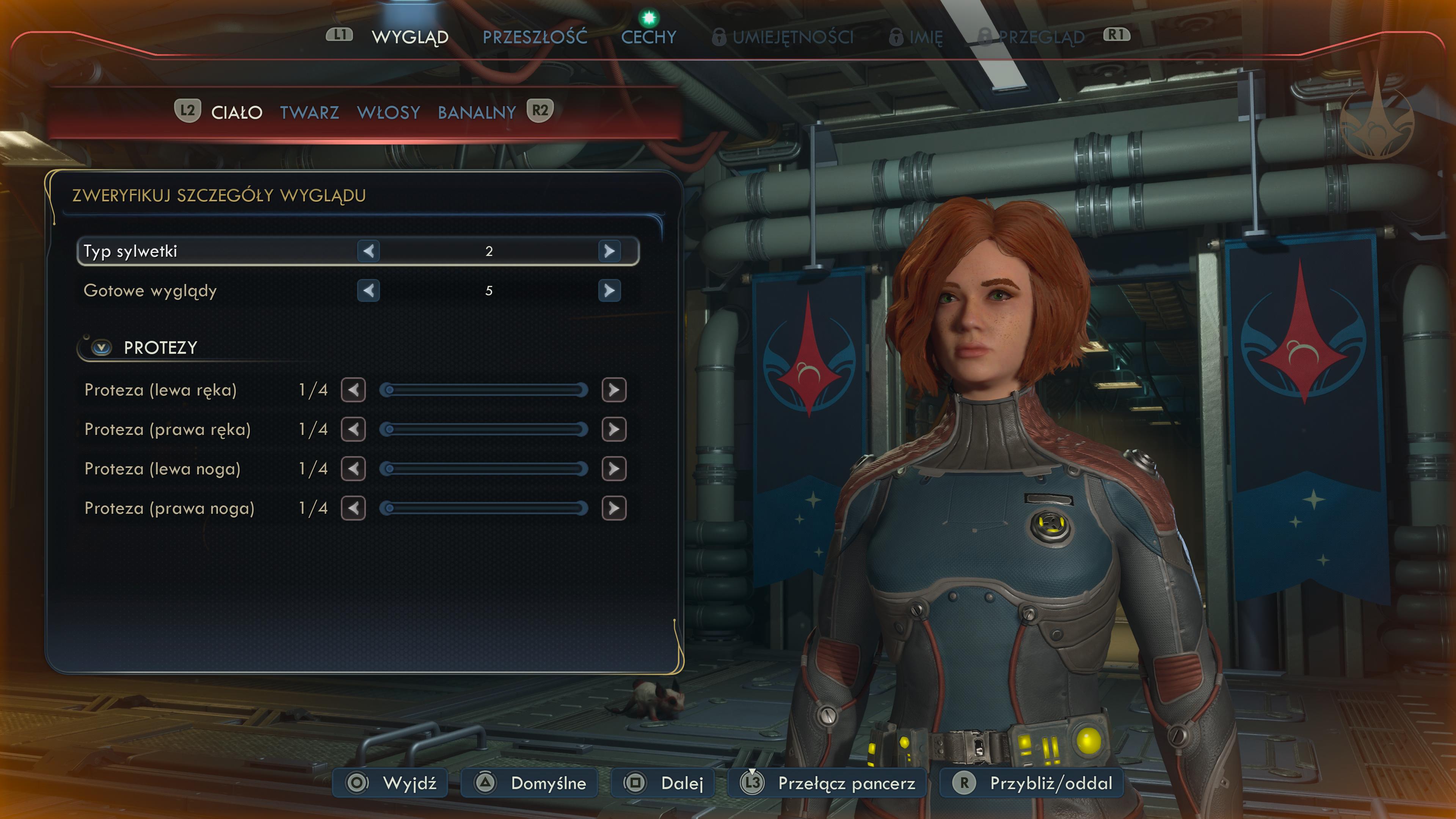Switch to the PRZESZŁOŚĆ tab
The width and height of the screenshot is (1456, 819).
click(x=534, y=37)
